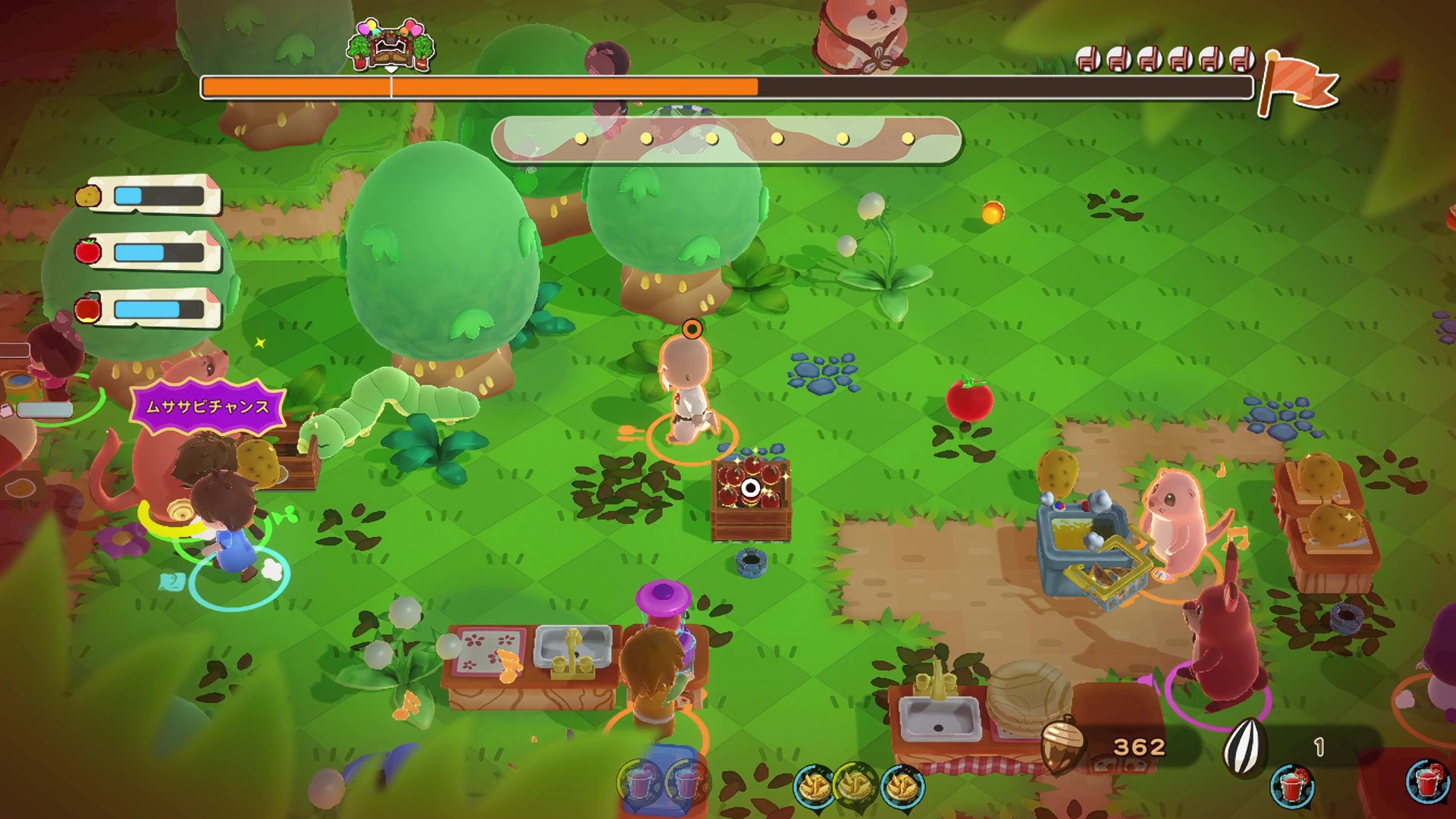Click the shop marker above the progress bar
This screenshot has width=1456, height=819.
391,45
